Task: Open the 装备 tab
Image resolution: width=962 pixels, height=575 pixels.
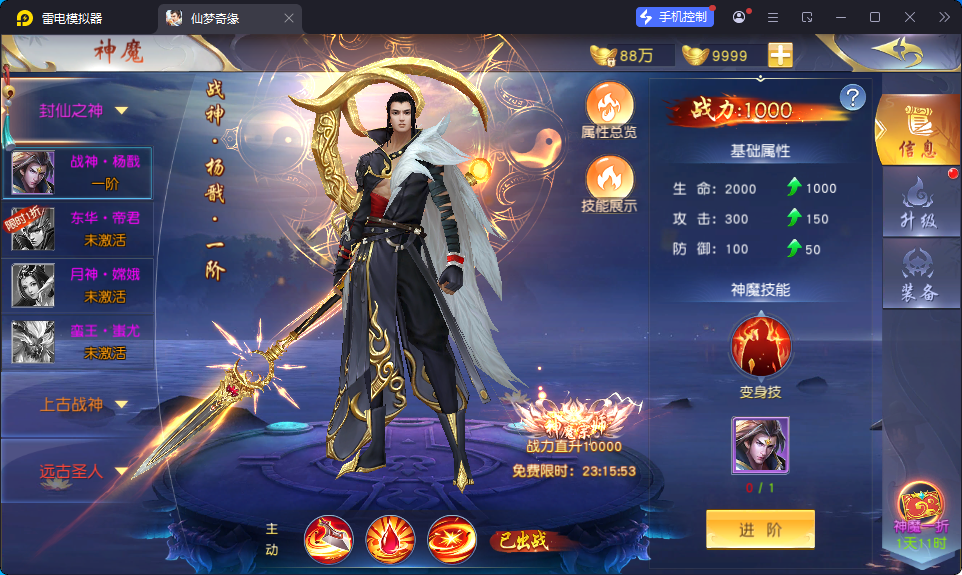Action: point(918,275)
